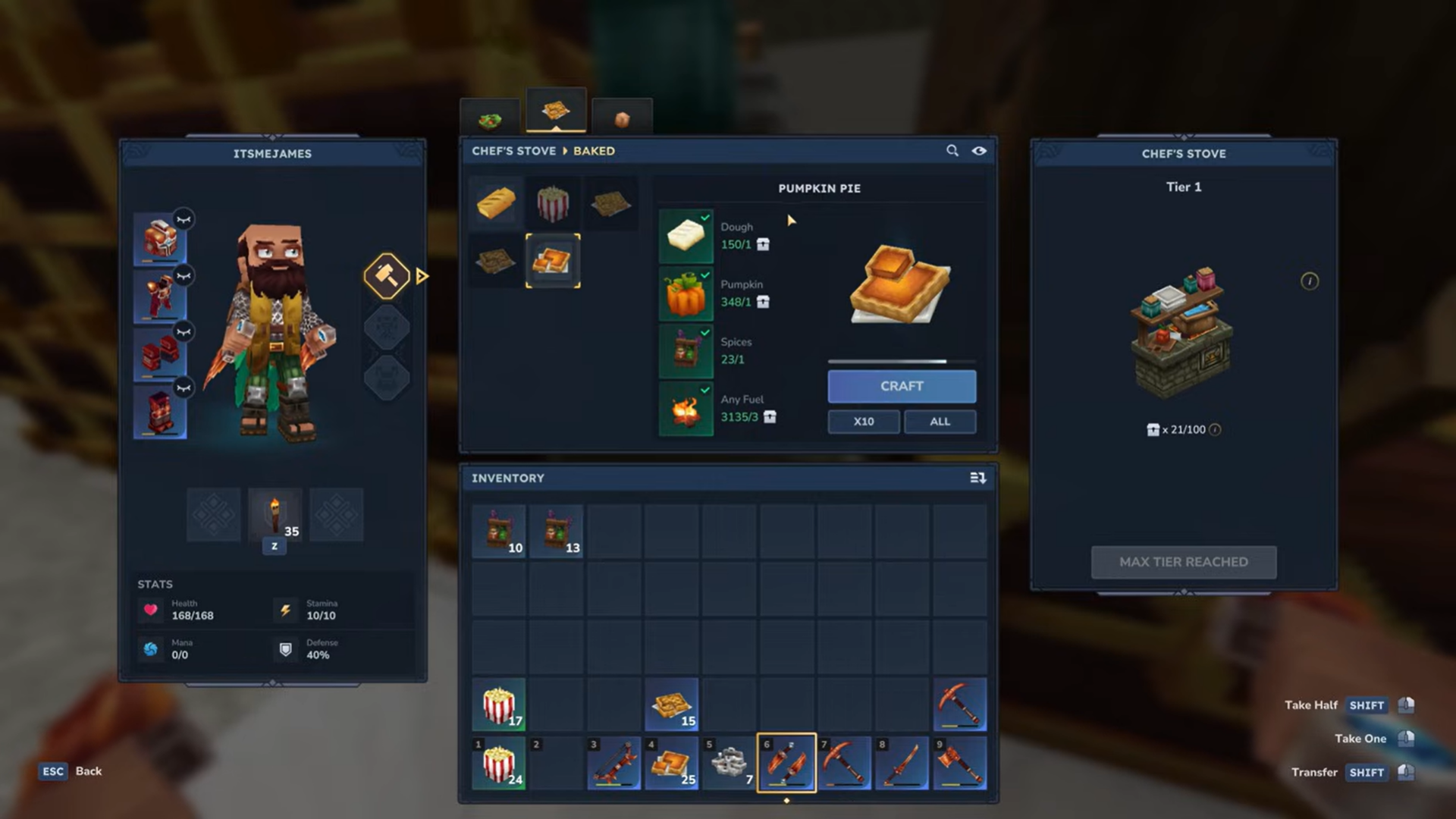Select the crumble recipe icon beside Popcorn

pyautogui.click(x=611, y=202)
